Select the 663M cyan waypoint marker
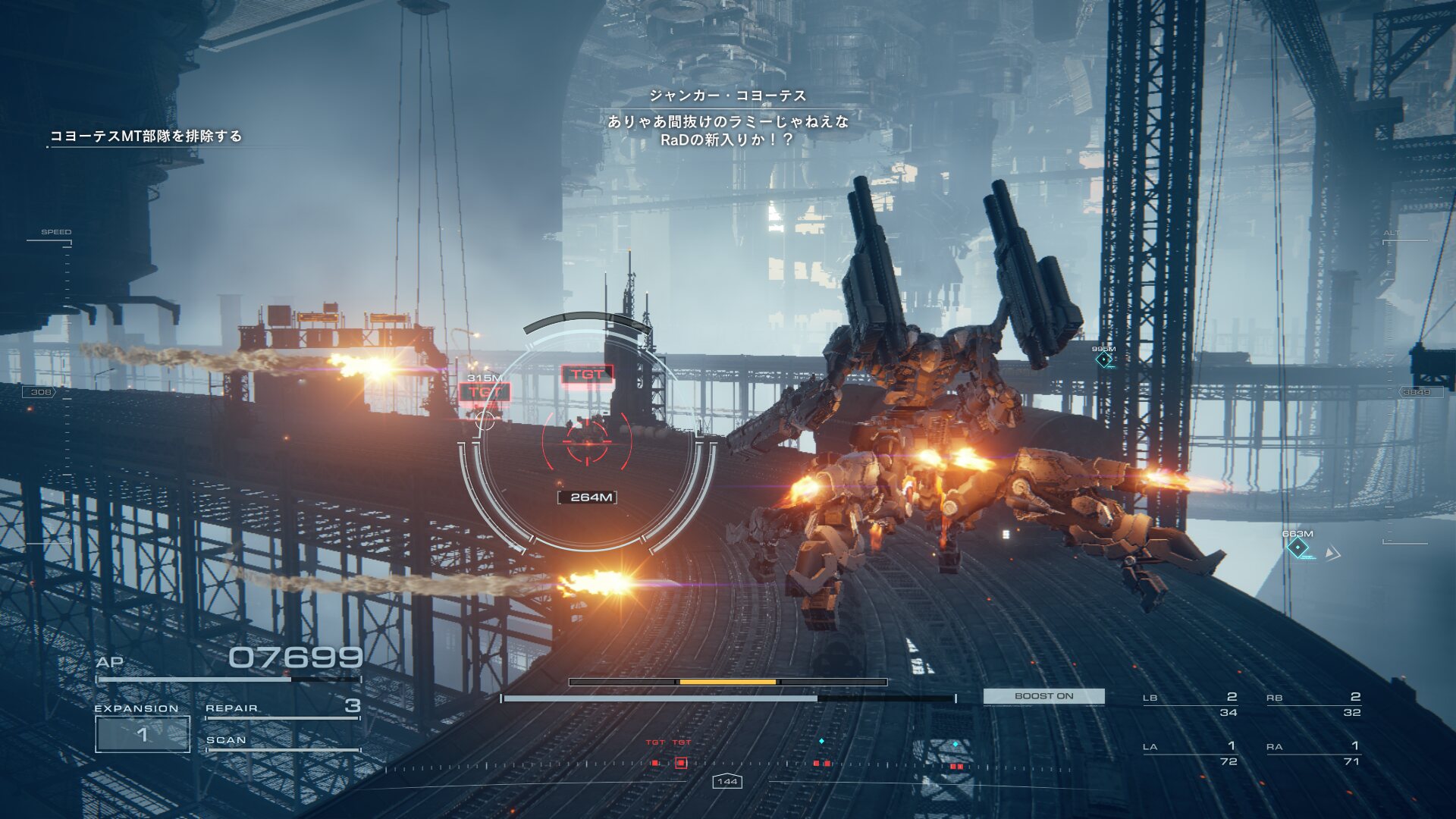Screen dimensions: 1456x819 [1298, 548]
